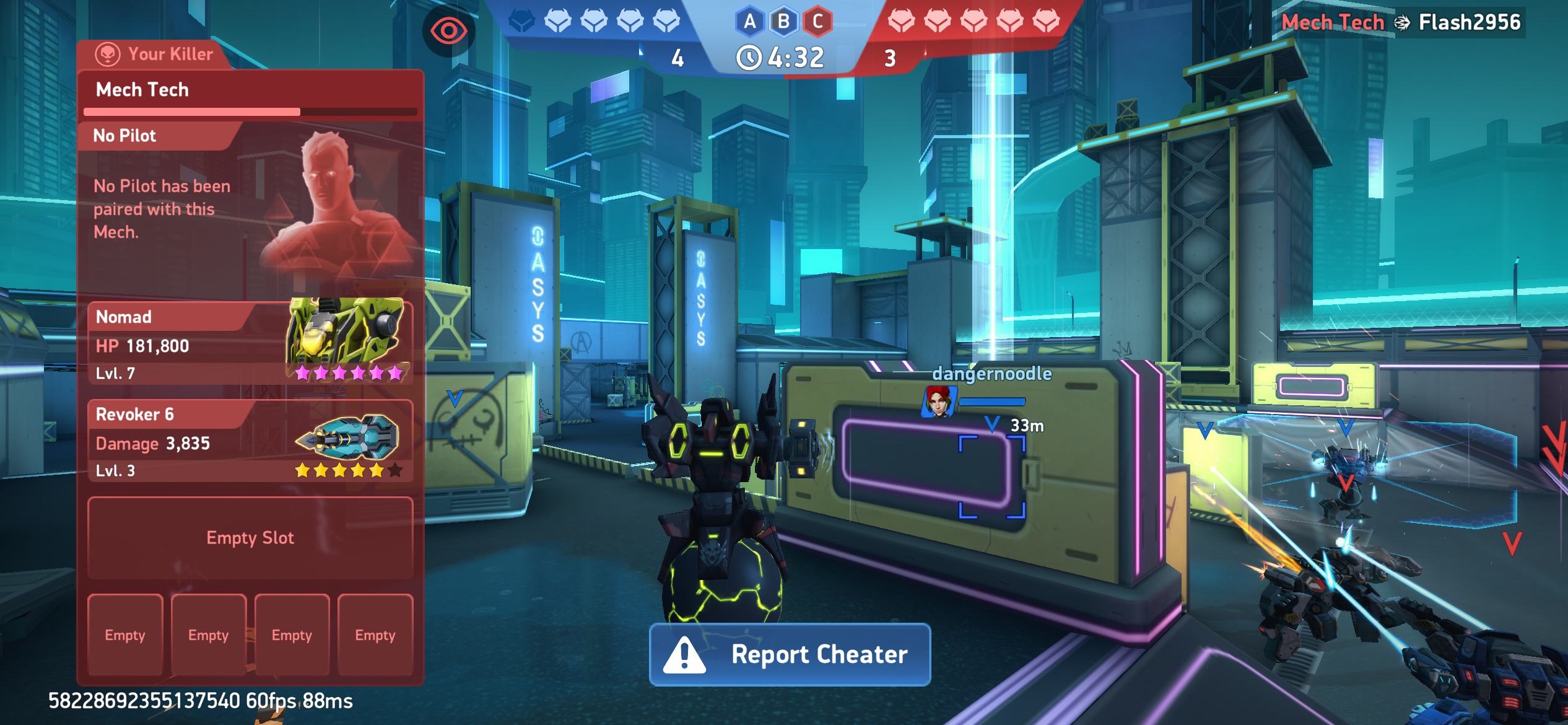1568x725 pixels.
Task: Select the Nomad mech card
Action: (250, 343)
